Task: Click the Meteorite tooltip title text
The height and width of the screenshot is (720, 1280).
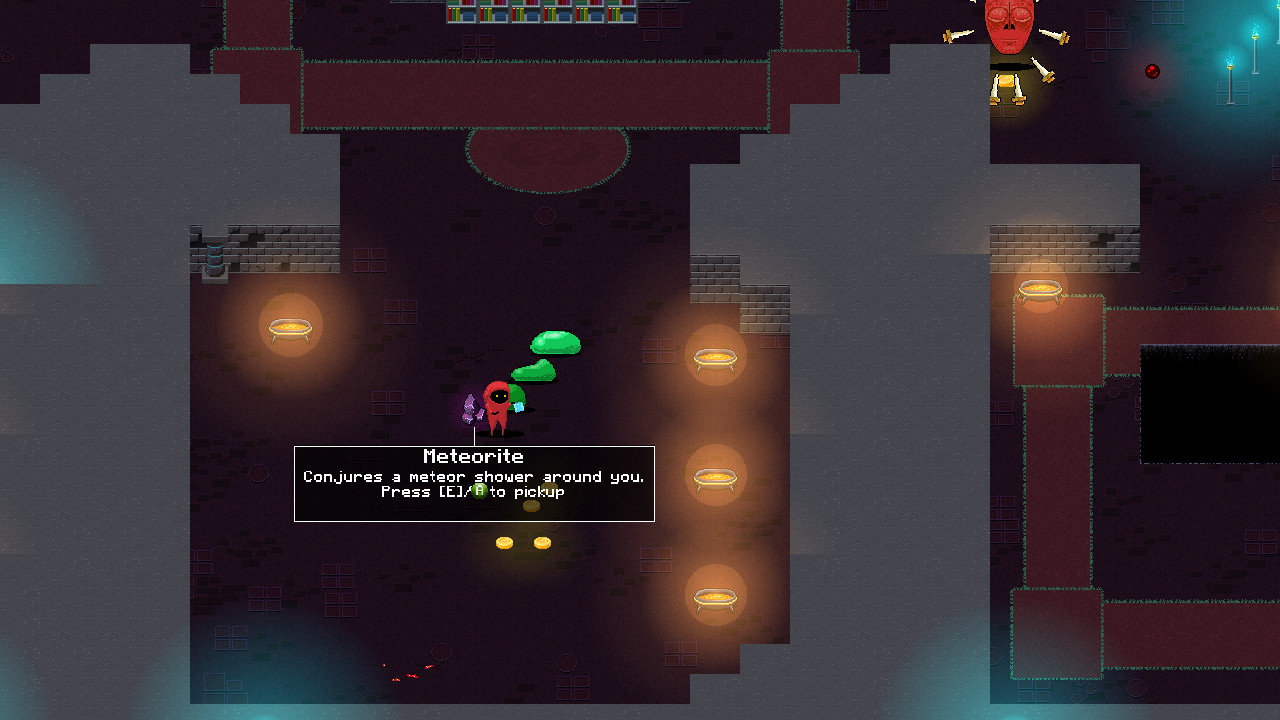Action: point(474,456)
